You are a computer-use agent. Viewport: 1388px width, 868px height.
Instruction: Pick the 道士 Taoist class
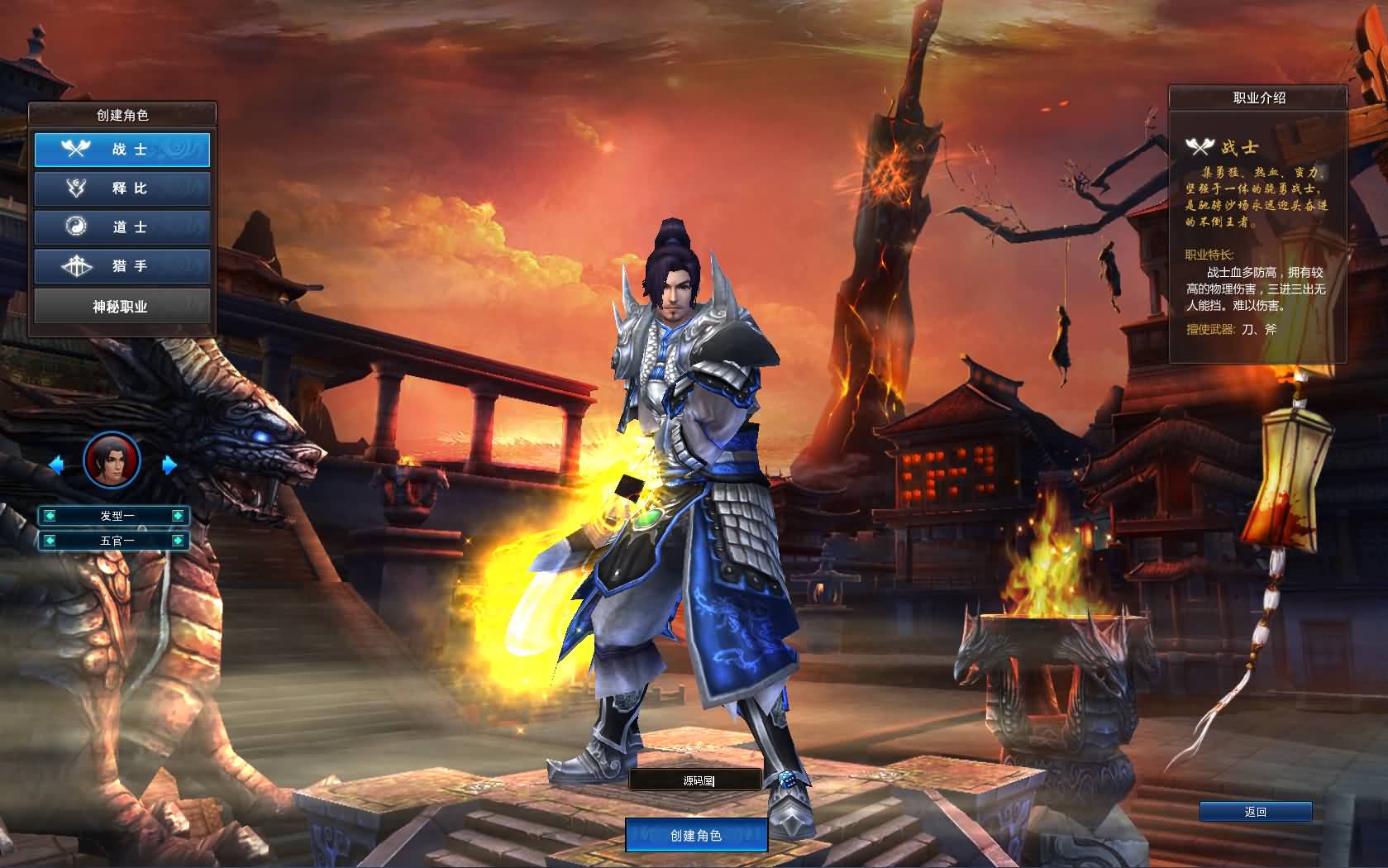pyautogui.click(x=122, y=227)
